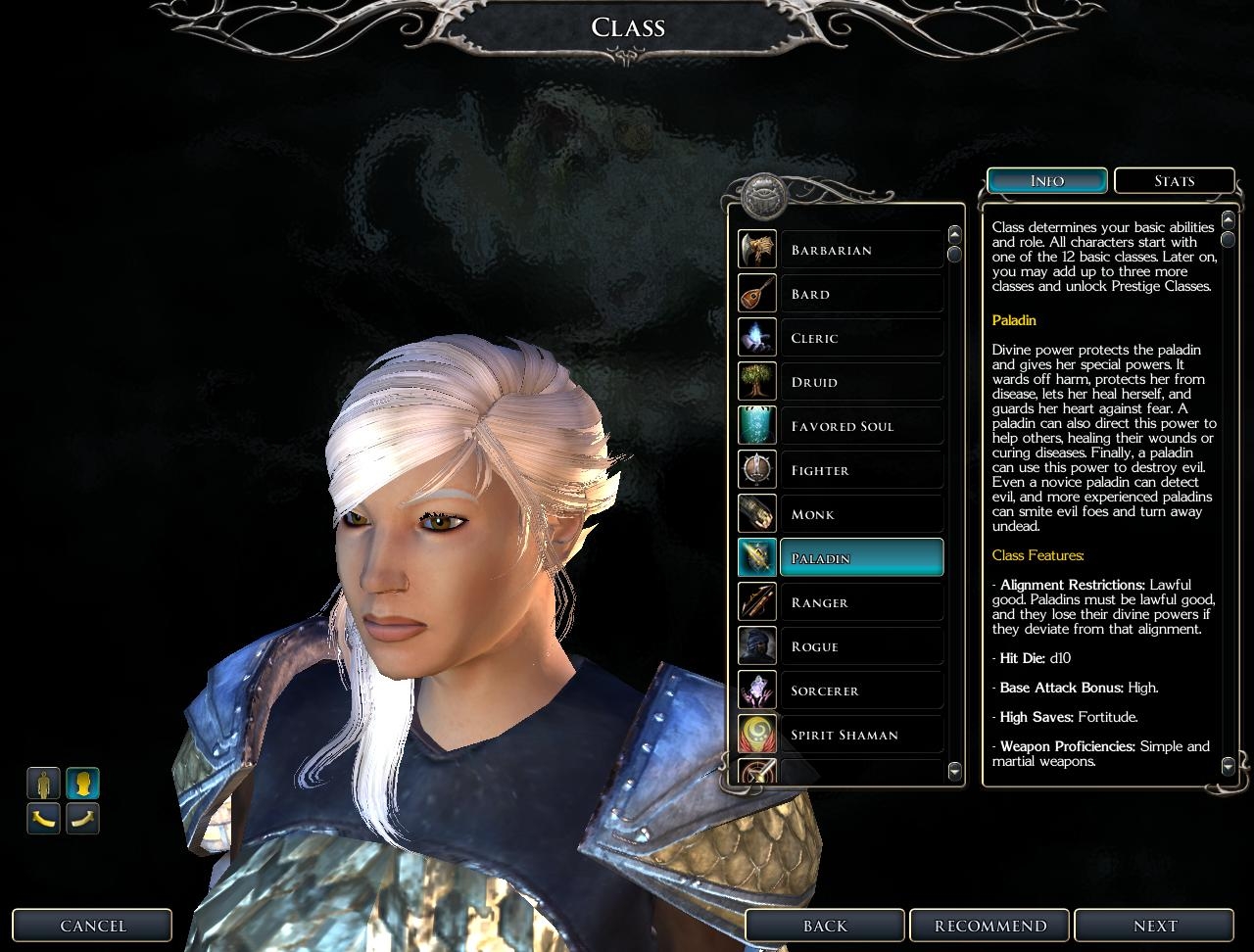Click the Recommend button
Viewport: 1254px width, 952px height.
990,926
